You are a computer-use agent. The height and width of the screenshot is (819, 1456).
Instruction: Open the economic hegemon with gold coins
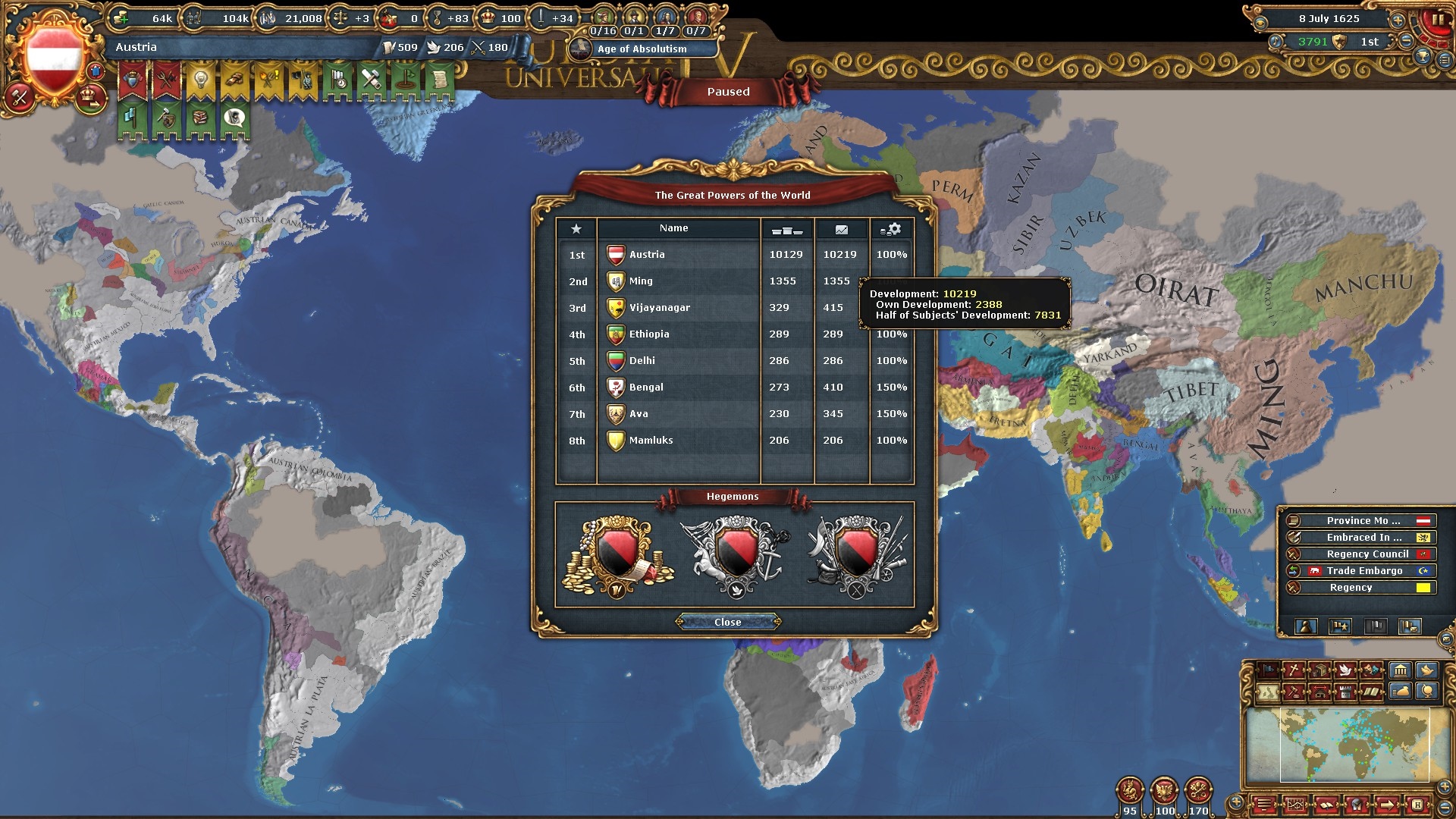[617, 557]
